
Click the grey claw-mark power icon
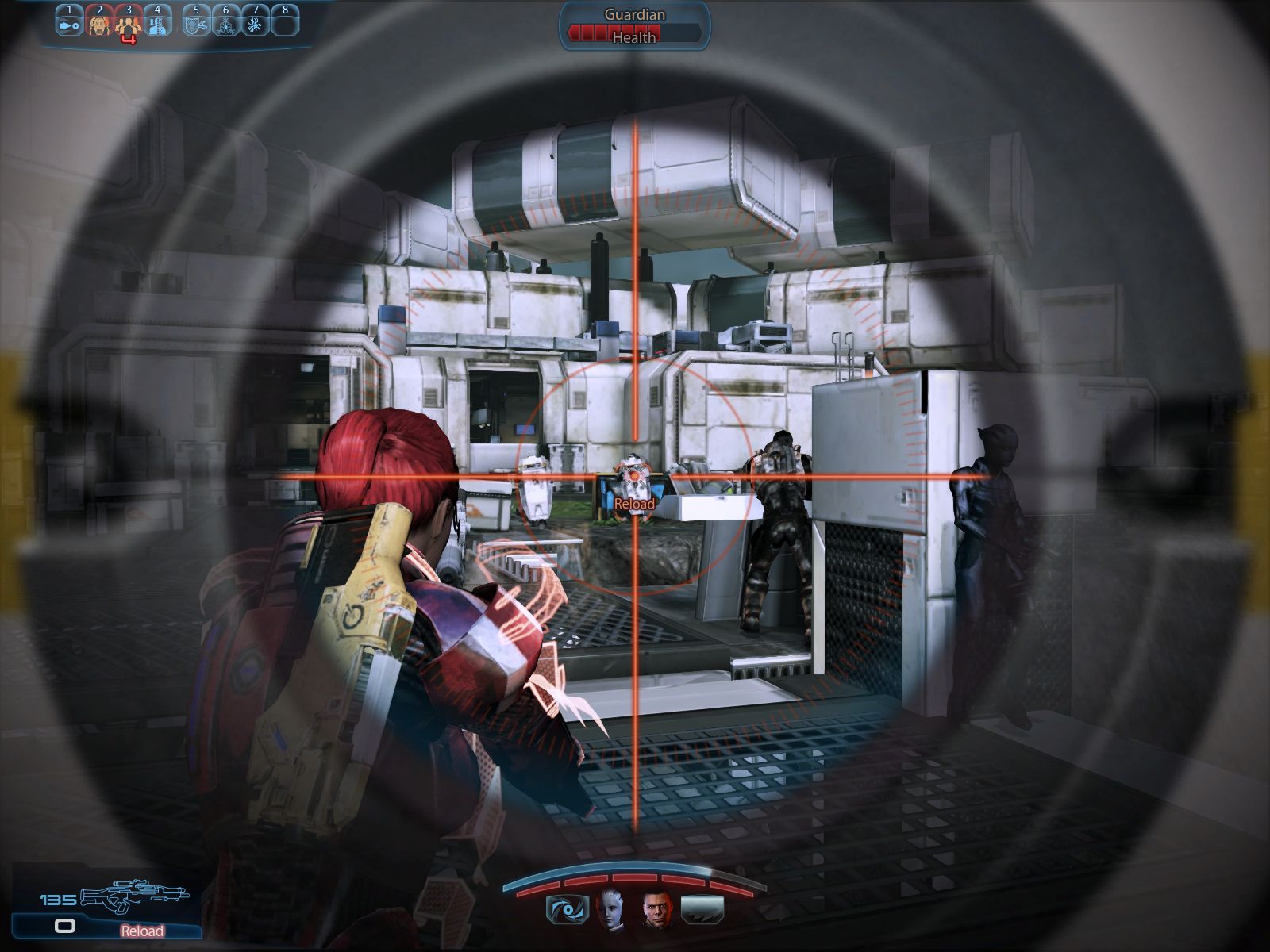[702, 909]
